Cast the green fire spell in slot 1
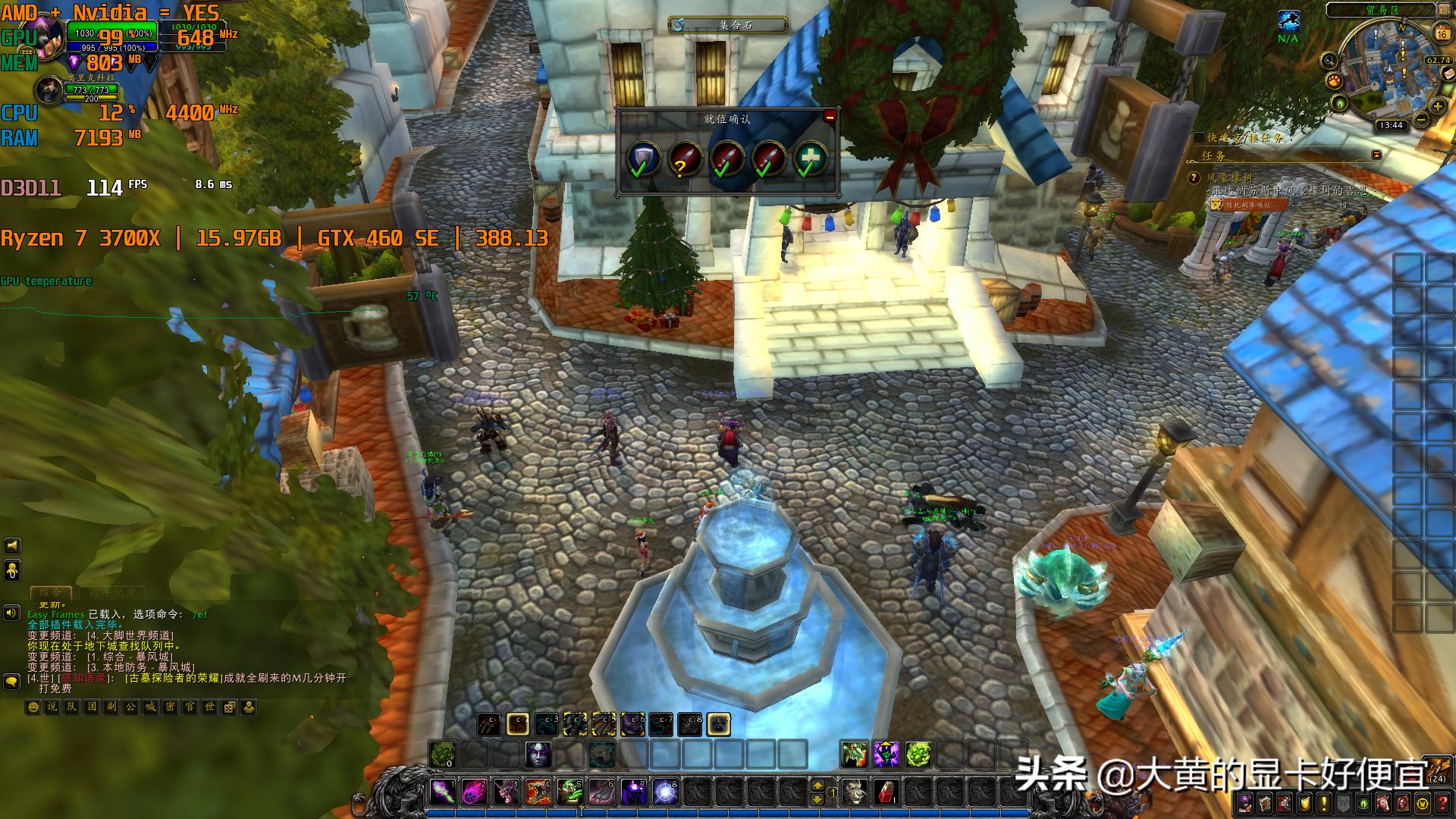 pyautogui.click(x=442, y=792)
